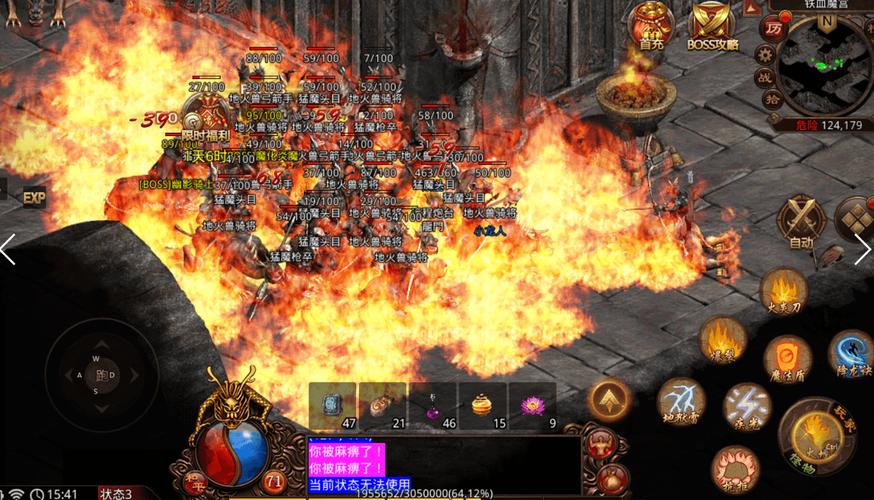Select the 战 battle mode button
Image resolution: width=874 pixels, height=500 pixels.
tap(764, 76)
